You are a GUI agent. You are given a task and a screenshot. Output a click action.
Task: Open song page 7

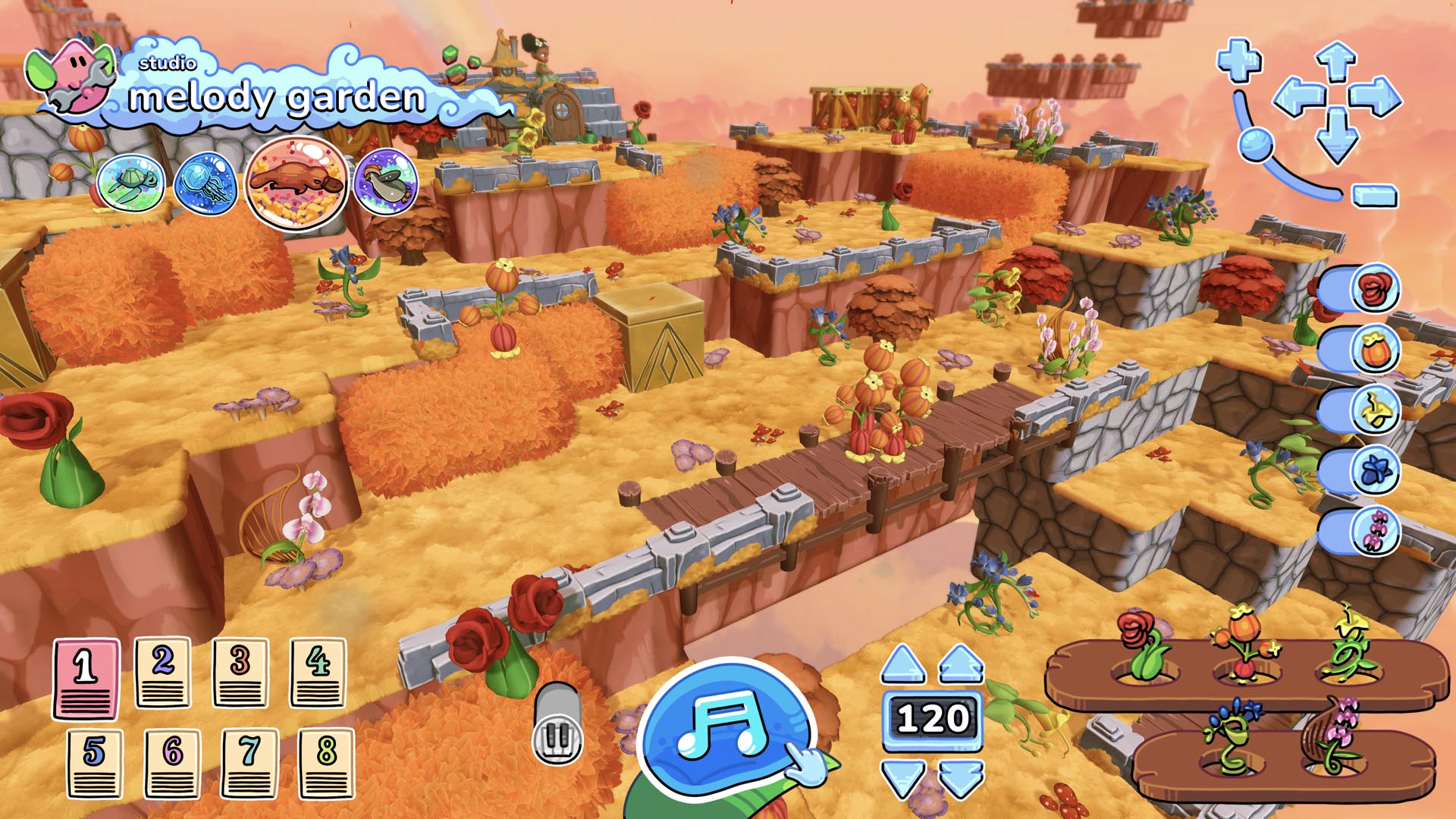[249, 763]
